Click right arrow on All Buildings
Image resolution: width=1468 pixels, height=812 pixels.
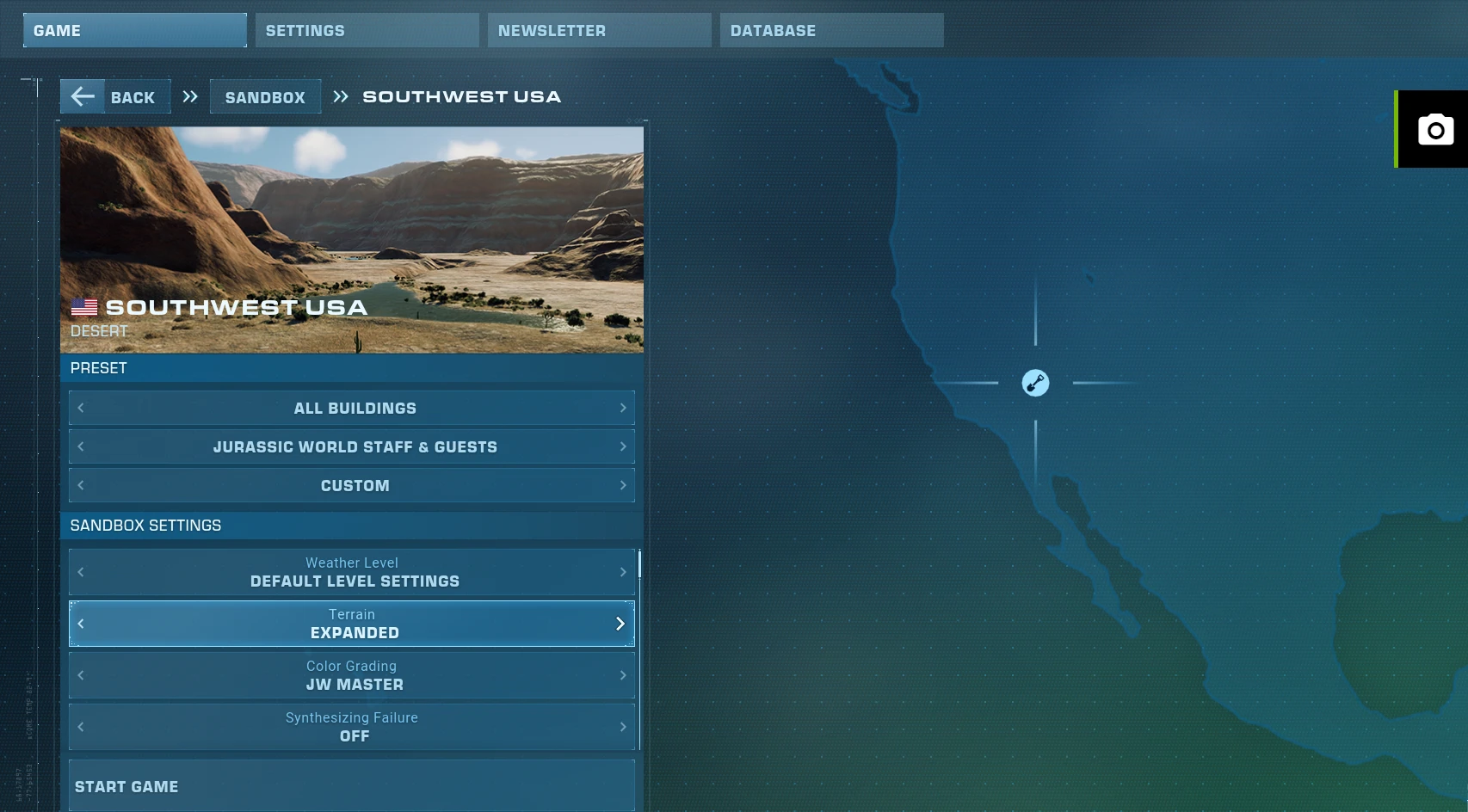[623, 408]
